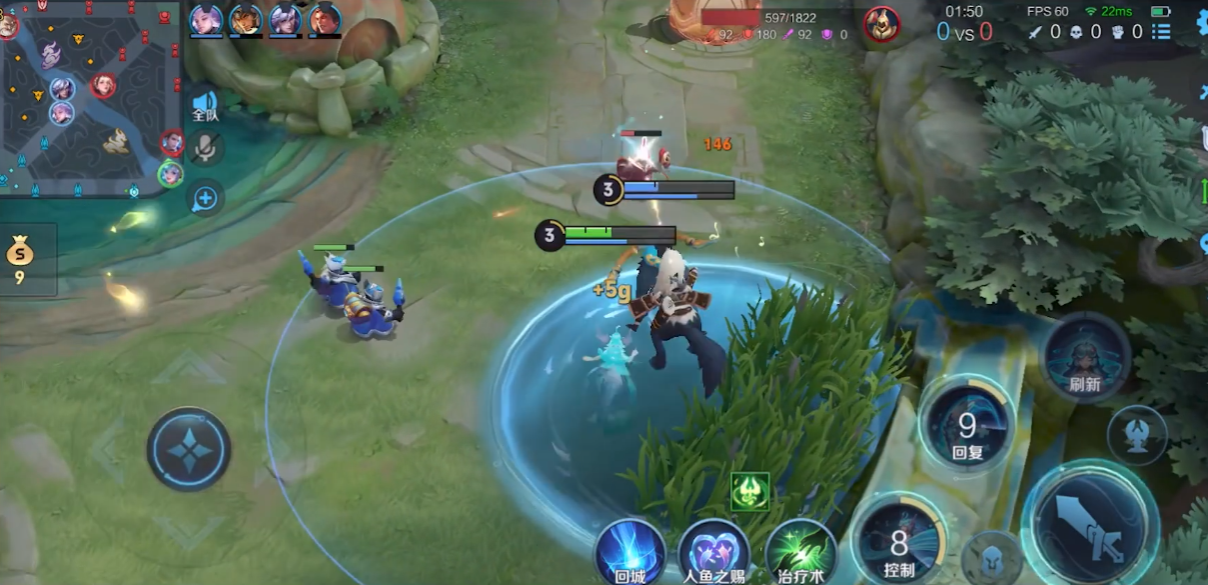1208x585 pixels.
Task: Tap the round plus button under microphone
Action: tap(205, 198)
